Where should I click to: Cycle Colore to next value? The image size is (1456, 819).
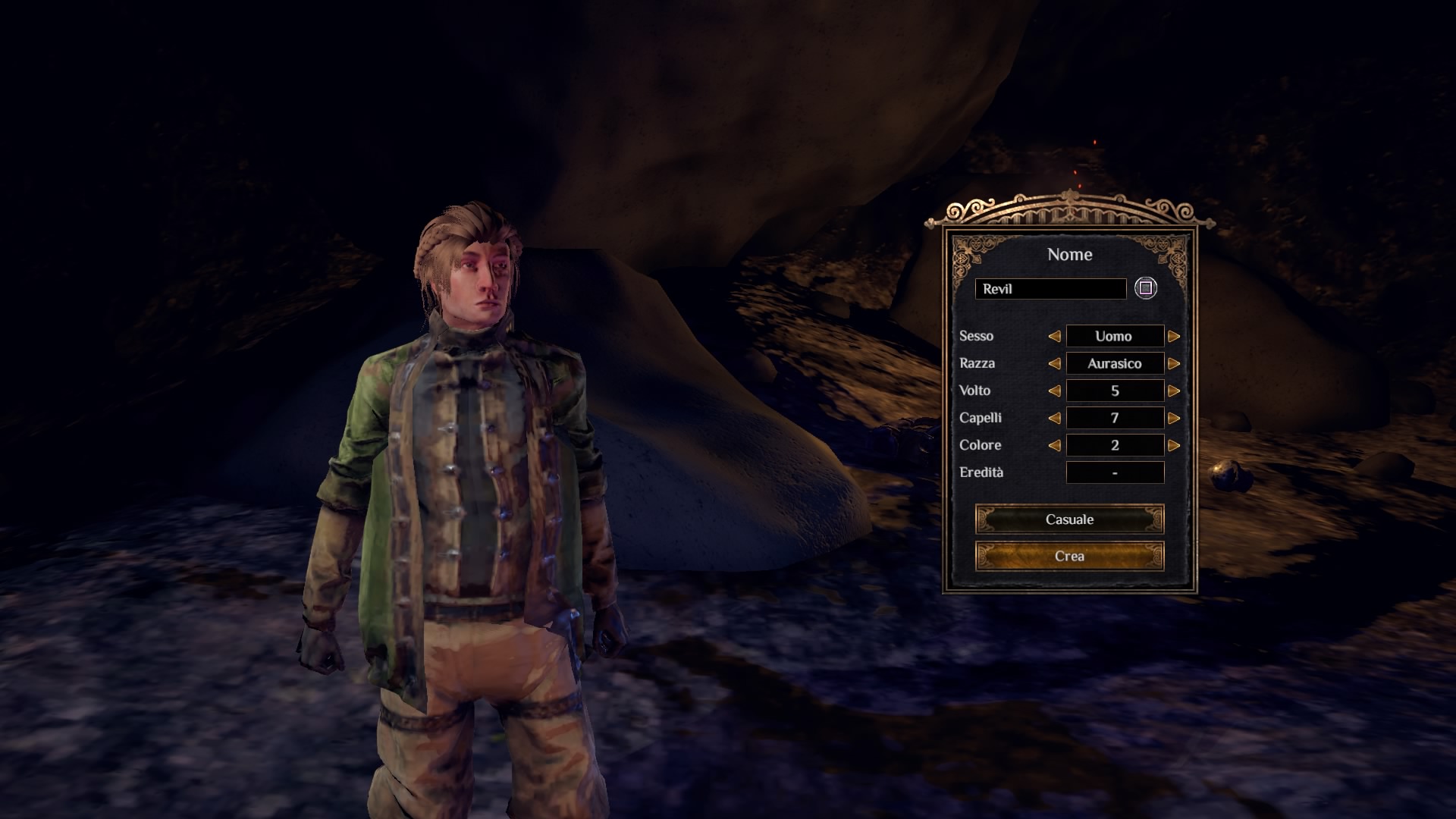[x=1174, y=445]
